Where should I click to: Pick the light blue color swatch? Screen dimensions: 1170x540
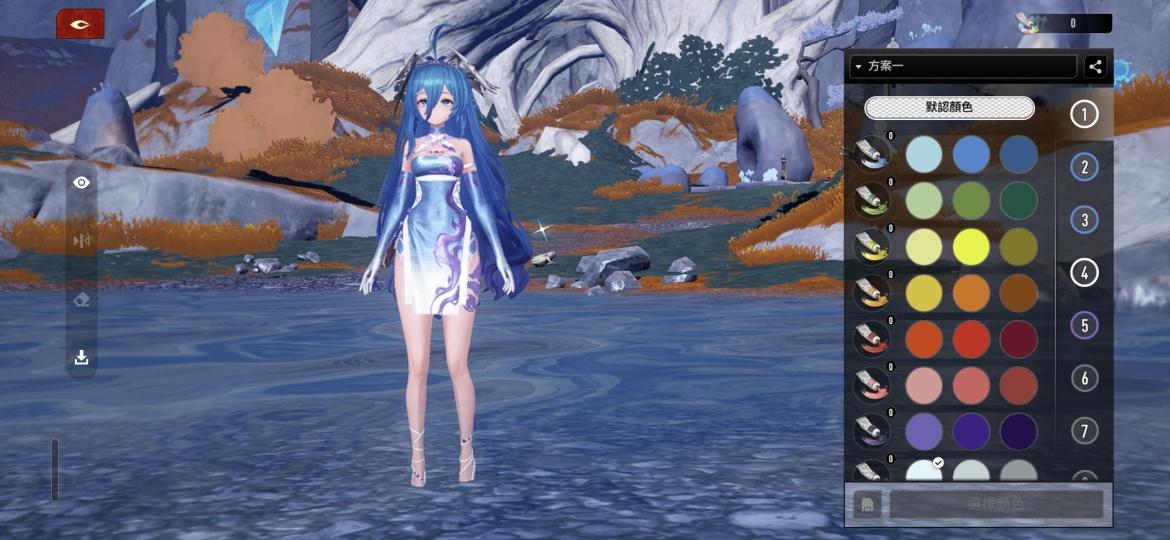(924, 154)
